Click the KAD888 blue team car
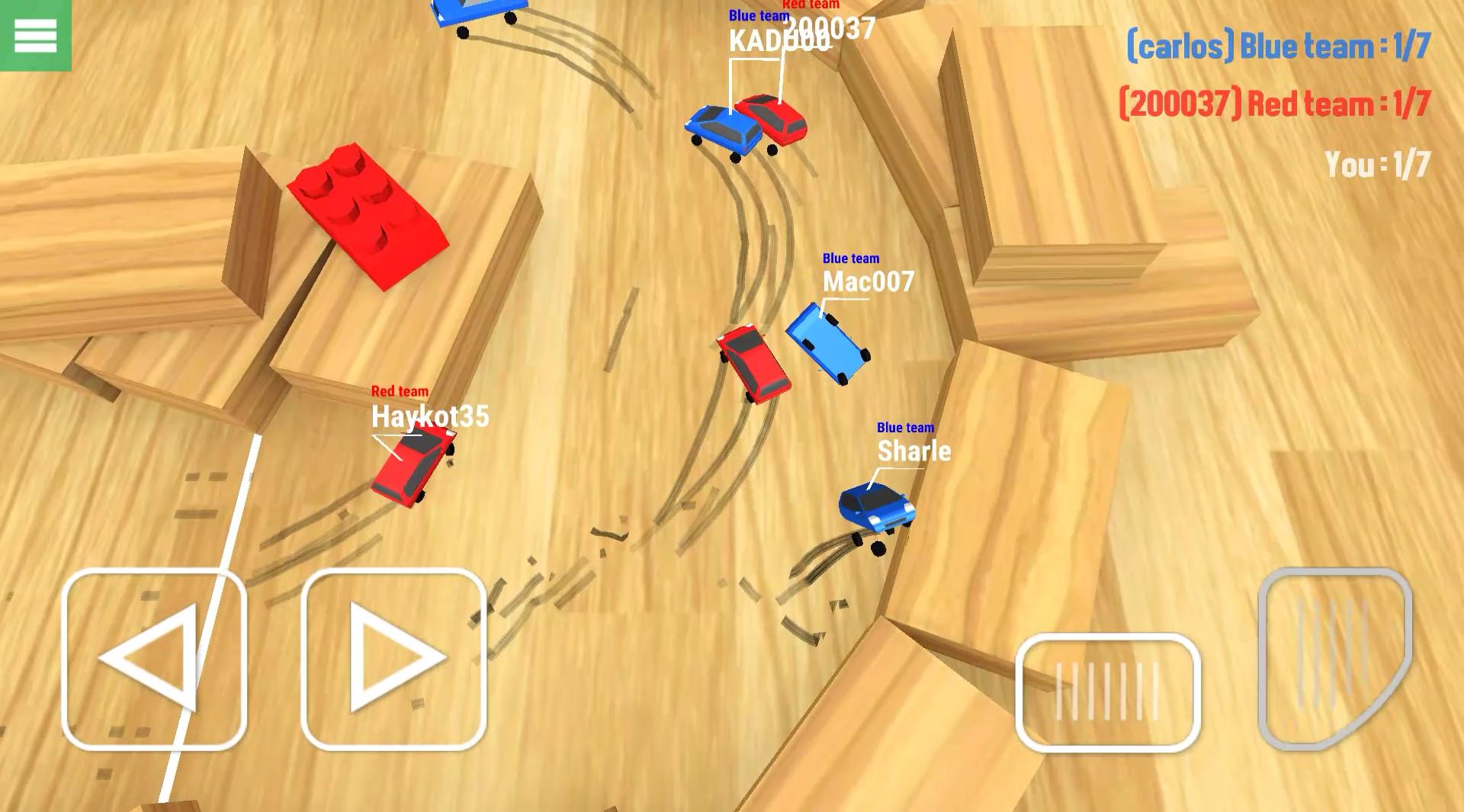 [x=724, y=130]
